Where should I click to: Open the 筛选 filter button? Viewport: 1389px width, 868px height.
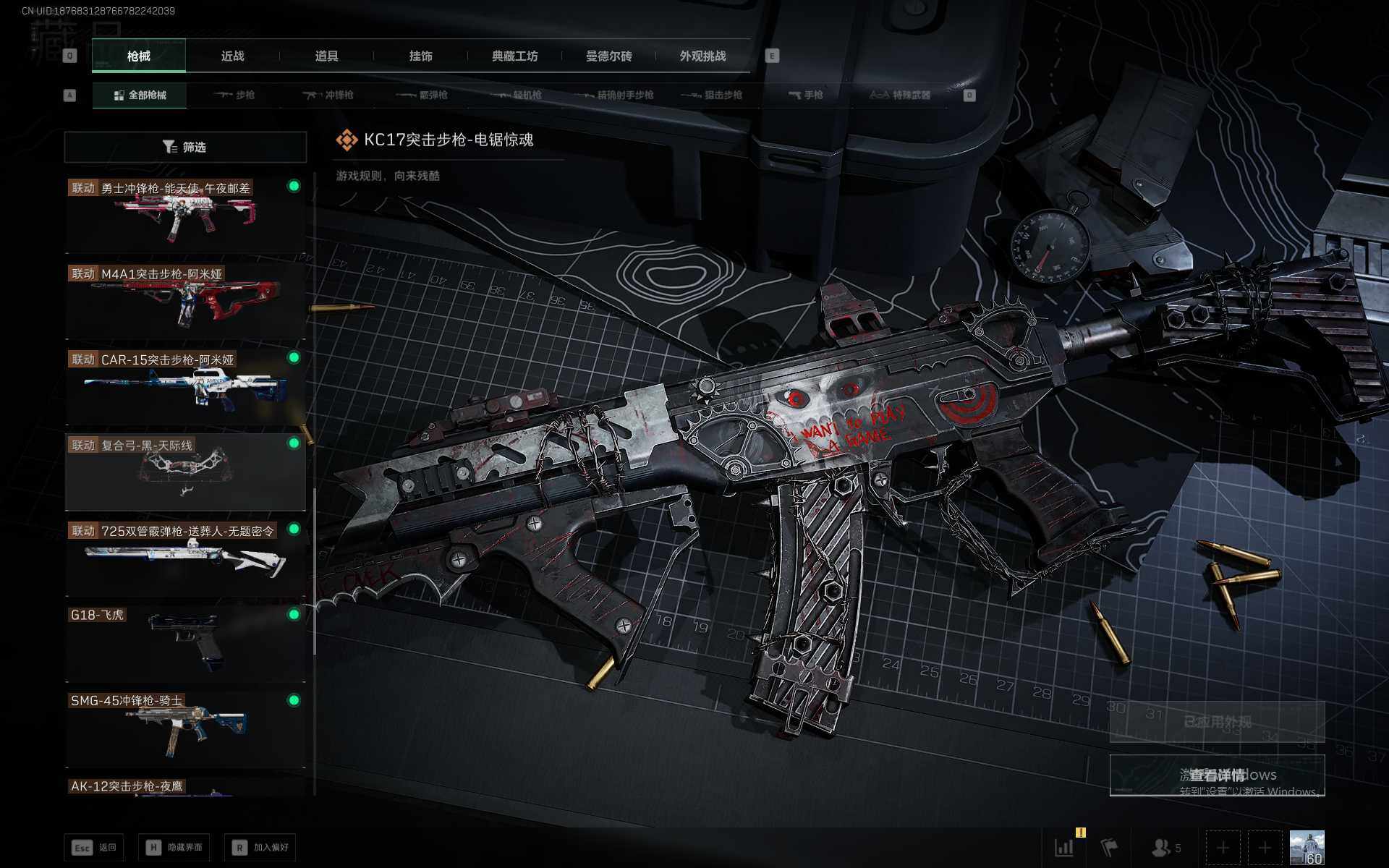185,148
